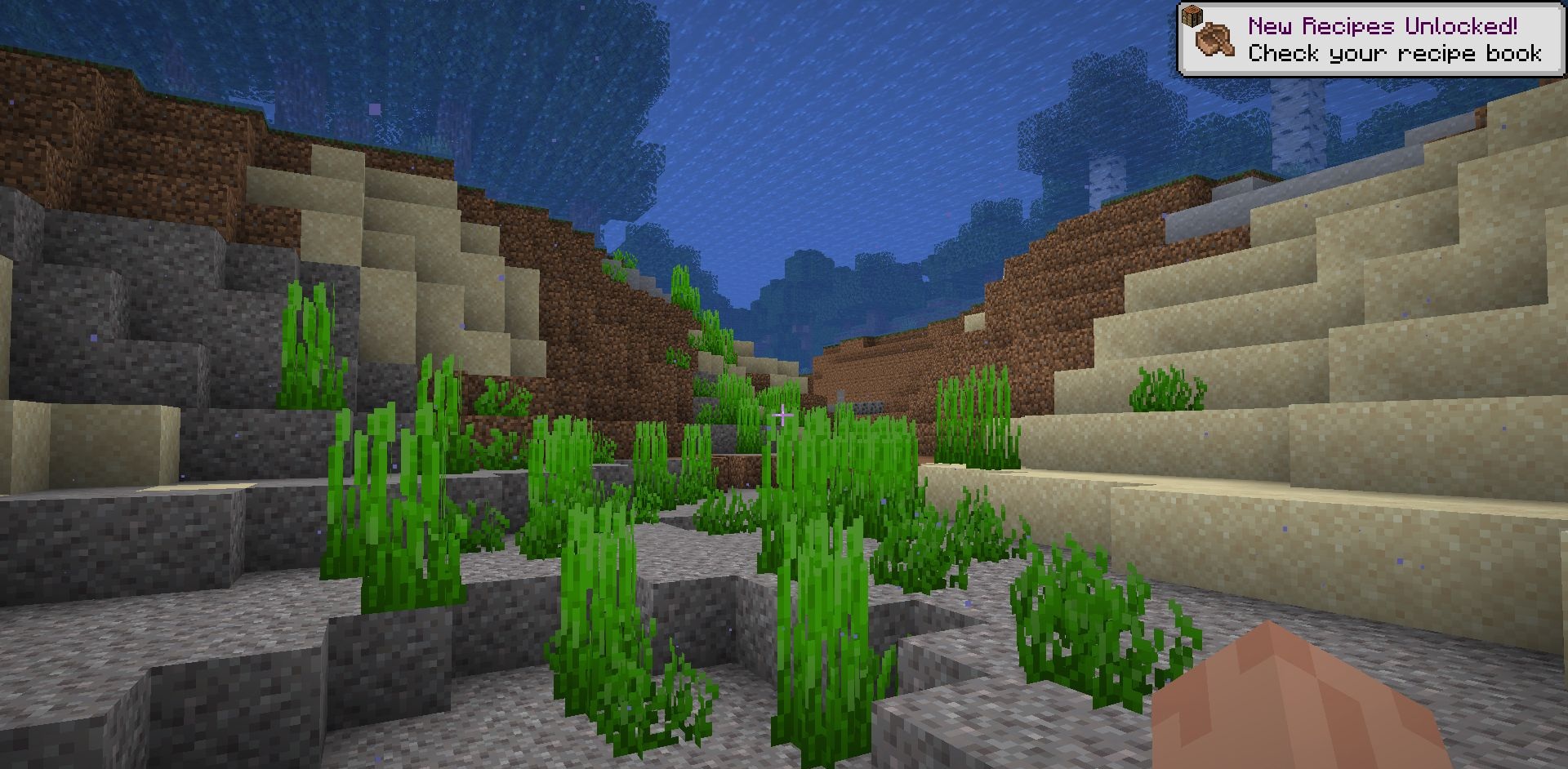Image resolution: width=1568 pixels, height=769 pixels.
Task: Click the New Recipes Unlocked notification
Action: click(x=1370, y=40)
